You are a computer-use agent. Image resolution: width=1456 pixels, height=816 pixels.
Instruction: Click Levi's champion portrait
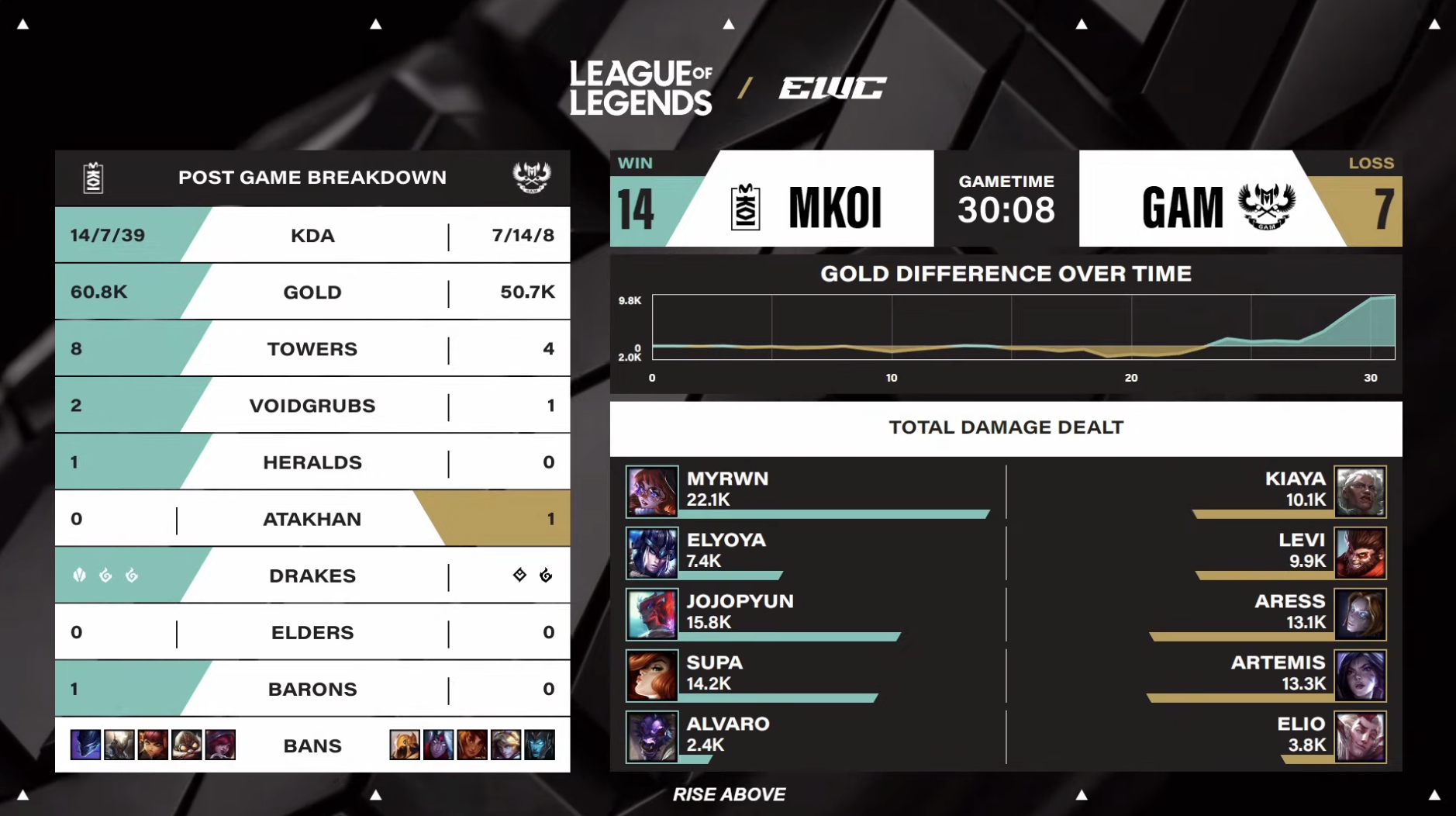pyautogui.click(x=1360, y=553)
